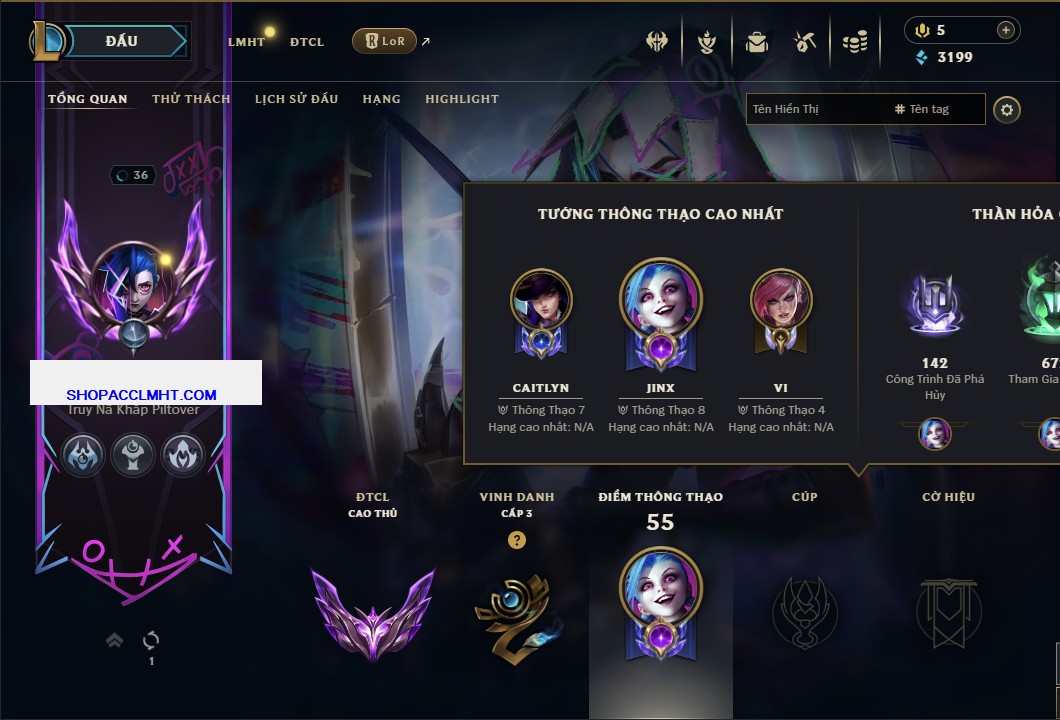
Task: View the HIGHLIGHT tab
Action: tap(461, 99)
